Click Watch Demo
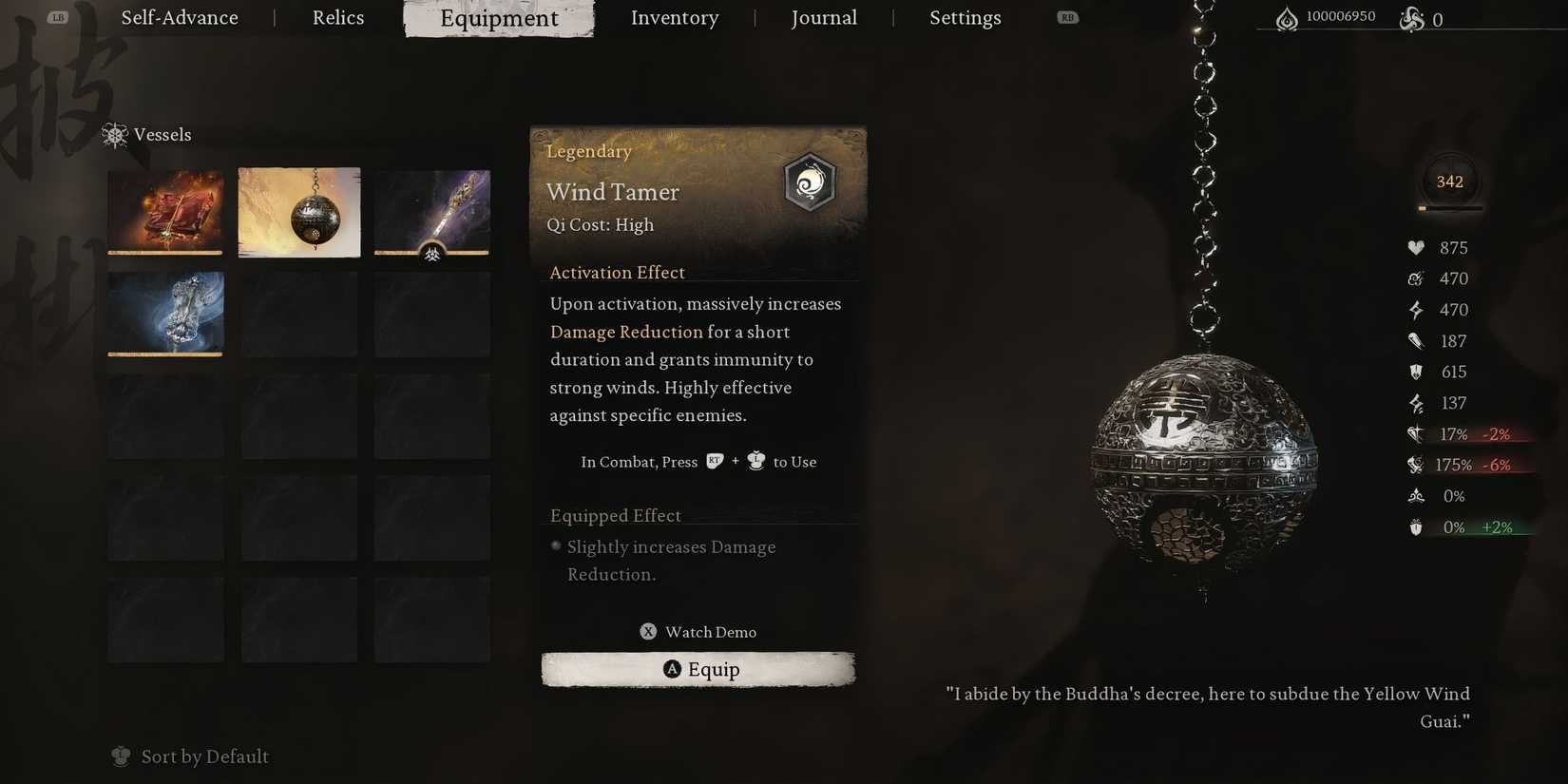 (x=698, y=631)
